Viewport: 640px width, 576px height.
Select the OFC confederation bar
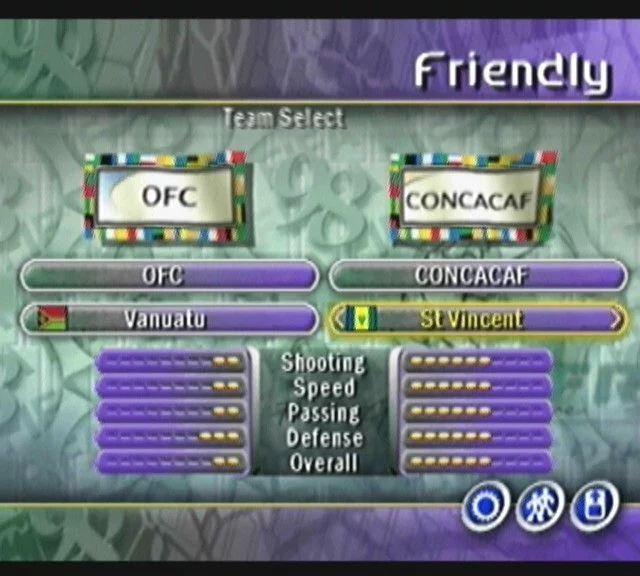[x=168, y=276]
